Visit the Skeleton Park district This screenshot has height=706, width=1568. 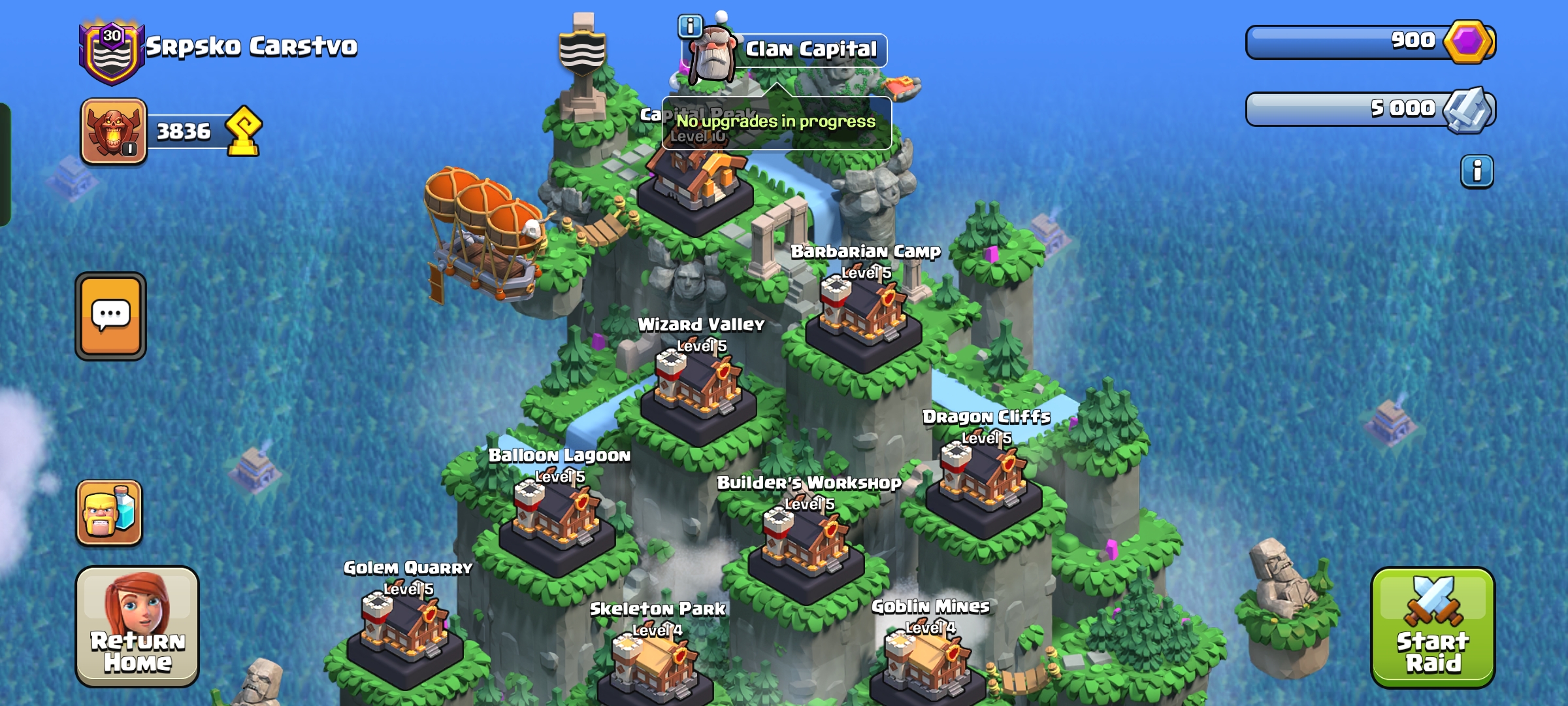coord(655,667)
